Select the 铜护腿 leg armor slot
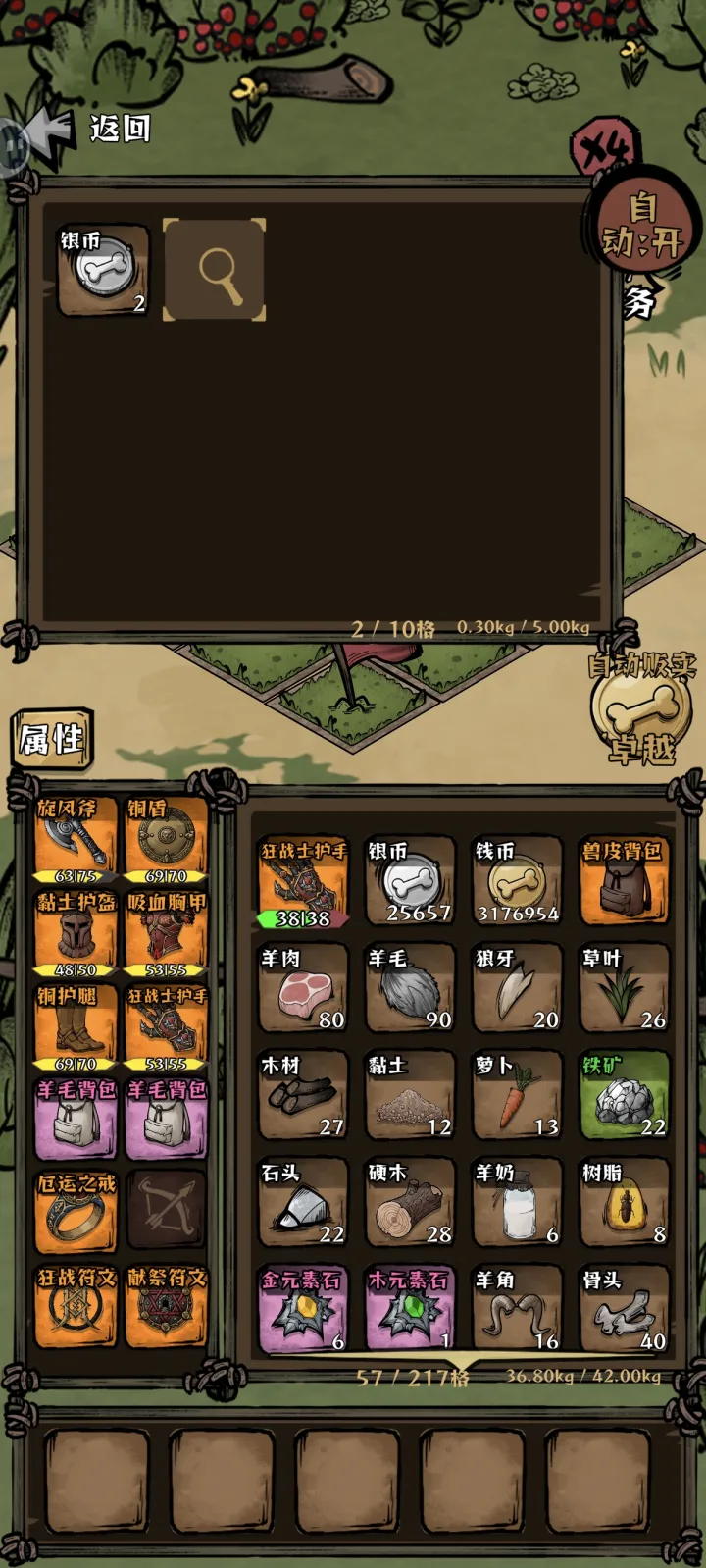706x1568 pixels. [x=76, y=1027]
